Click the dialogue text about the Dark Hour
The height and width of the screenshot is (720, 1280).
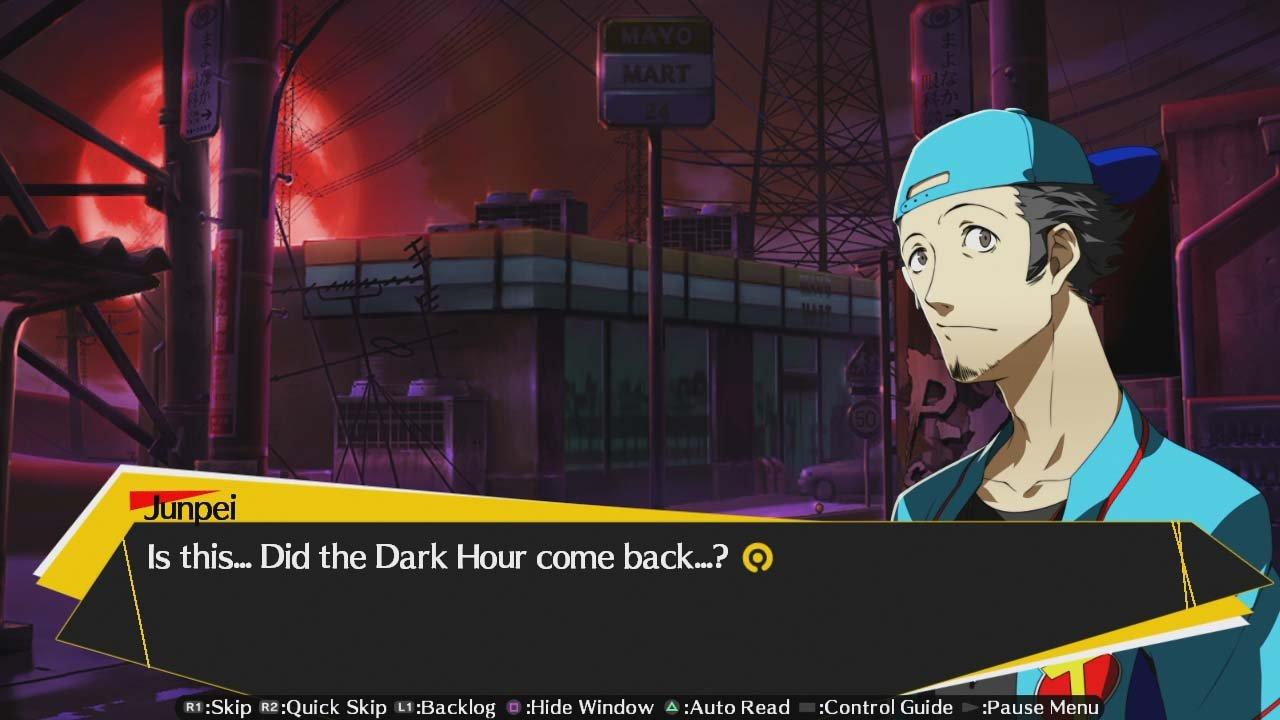point(430,557)
